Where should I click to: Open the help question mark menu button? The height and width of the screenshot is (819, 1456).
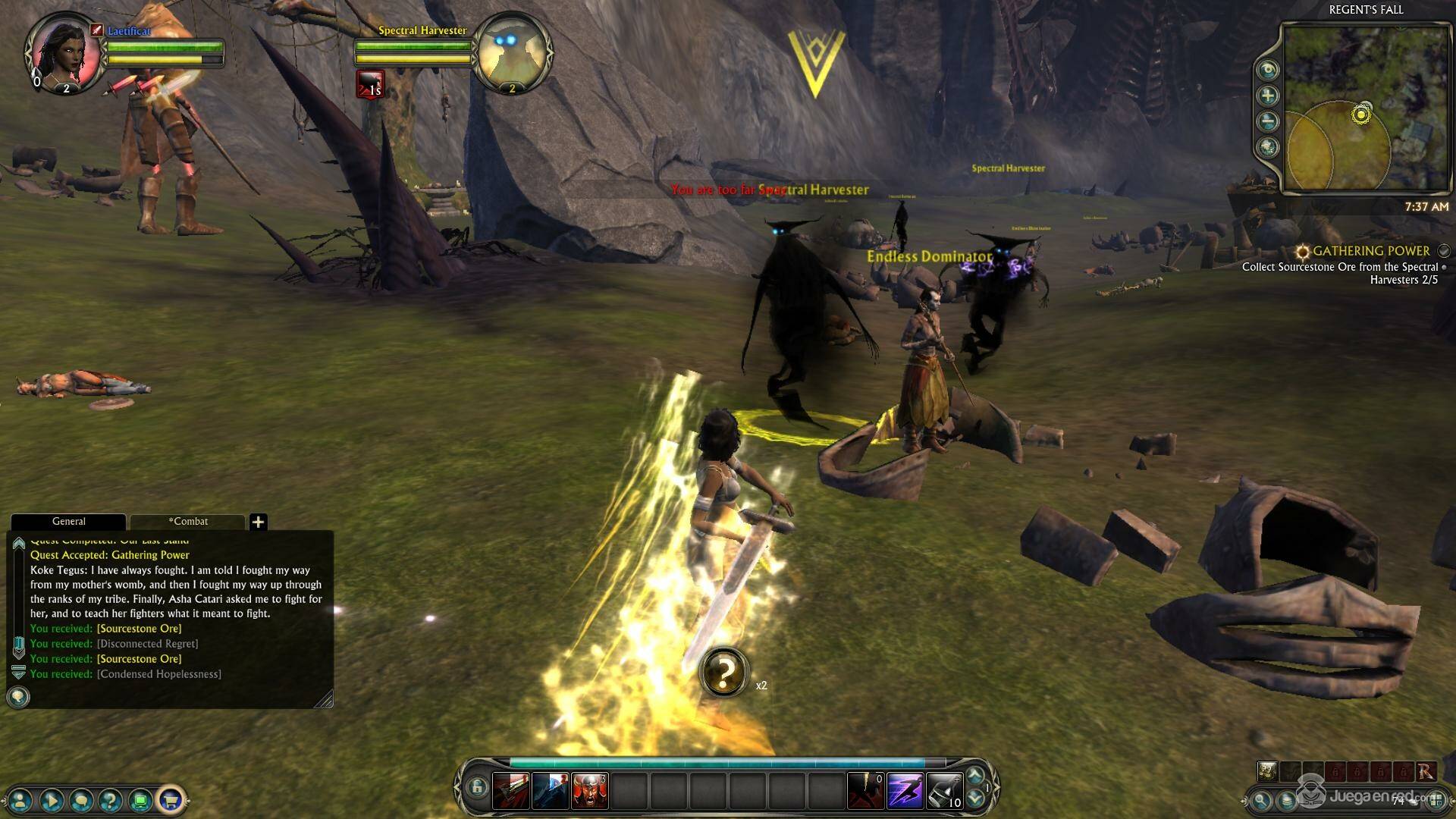point(111,799)
